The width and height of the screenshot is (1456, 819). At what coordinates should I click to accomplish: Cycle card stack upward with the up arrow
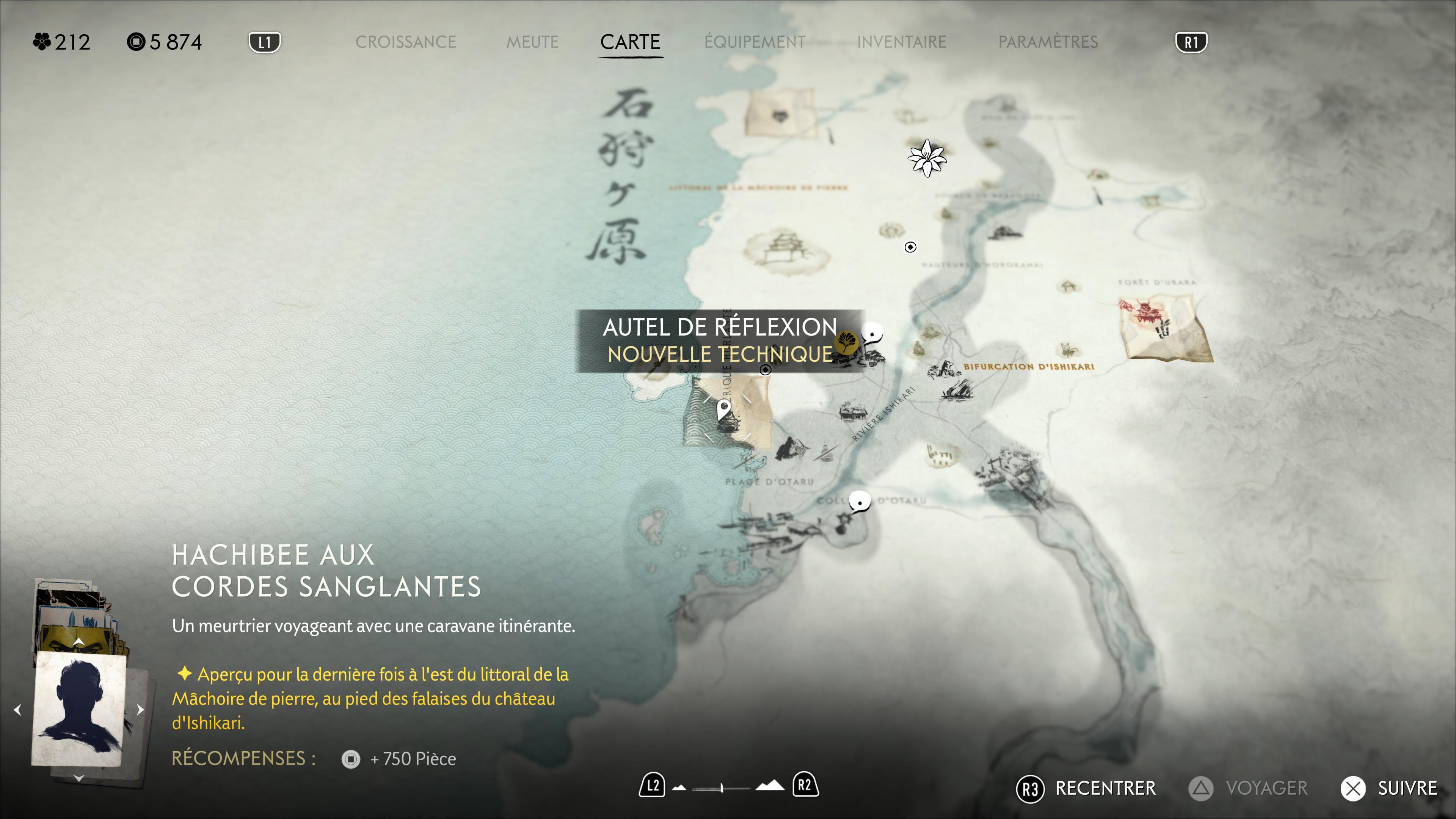(78, 642)
